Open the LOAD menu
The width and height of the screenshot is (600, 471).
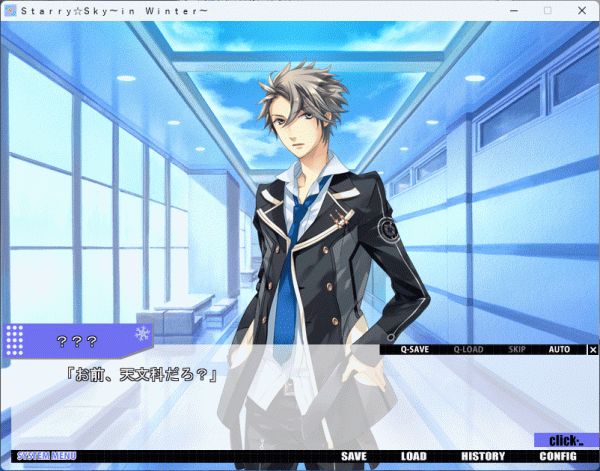tap(413, 457)
